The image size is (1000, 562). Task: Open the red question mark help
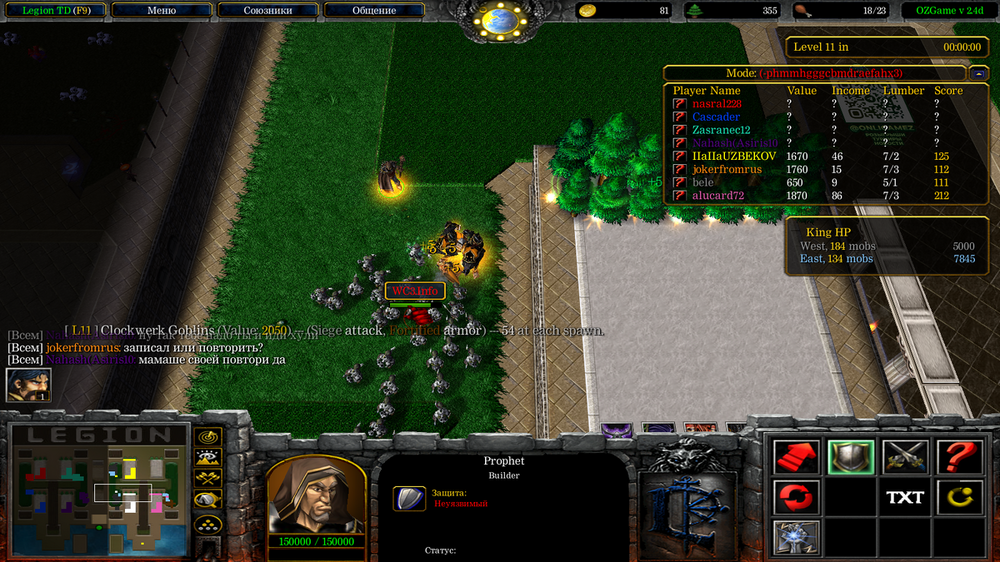click(959, 457)
